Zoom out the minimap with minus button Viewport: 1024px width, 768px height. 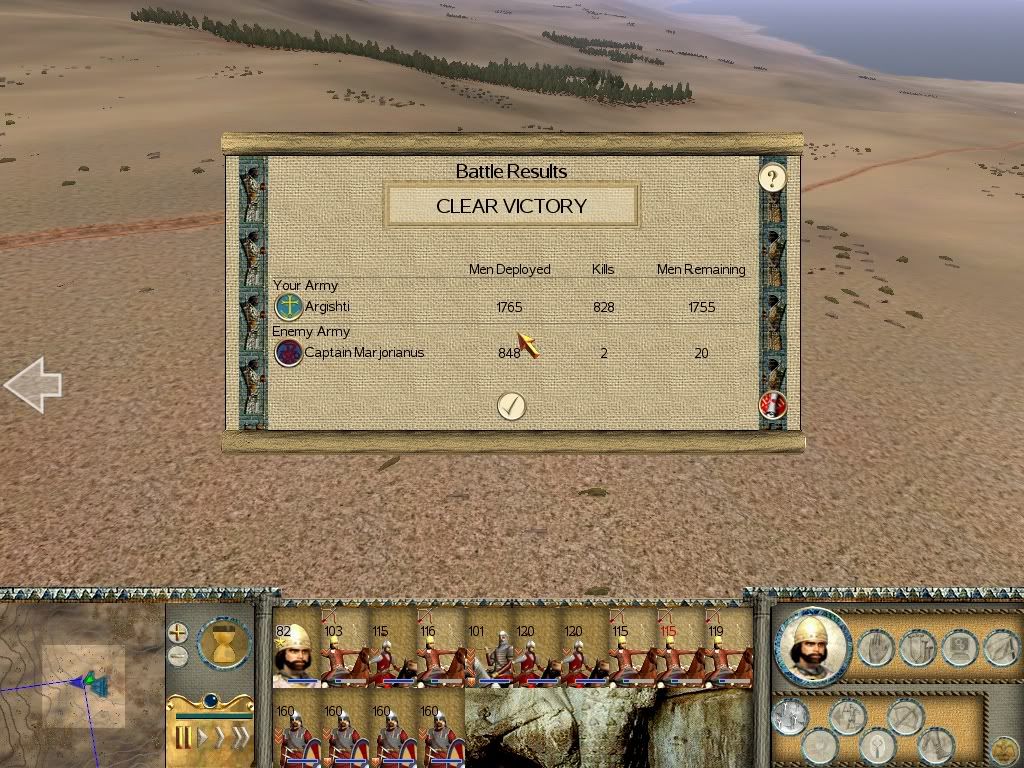click(177, 656)
